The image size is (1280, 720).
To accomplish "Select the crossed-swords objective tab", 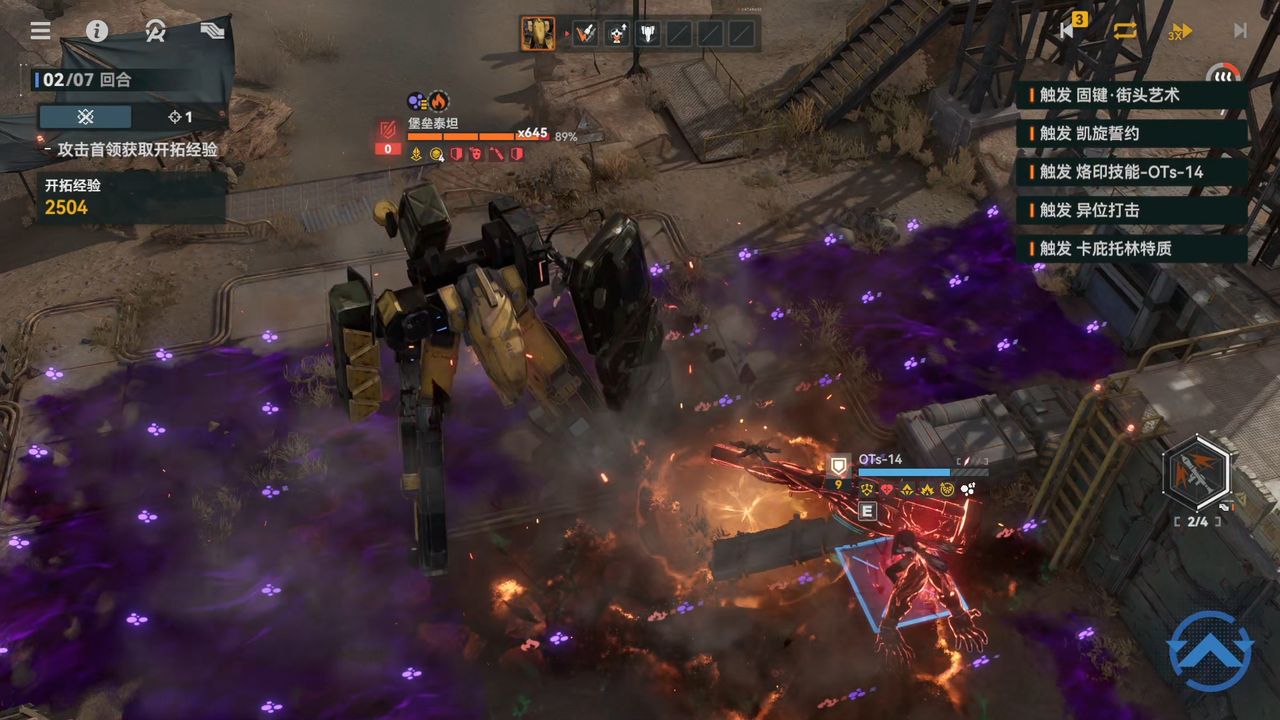I will coord(86,117).
